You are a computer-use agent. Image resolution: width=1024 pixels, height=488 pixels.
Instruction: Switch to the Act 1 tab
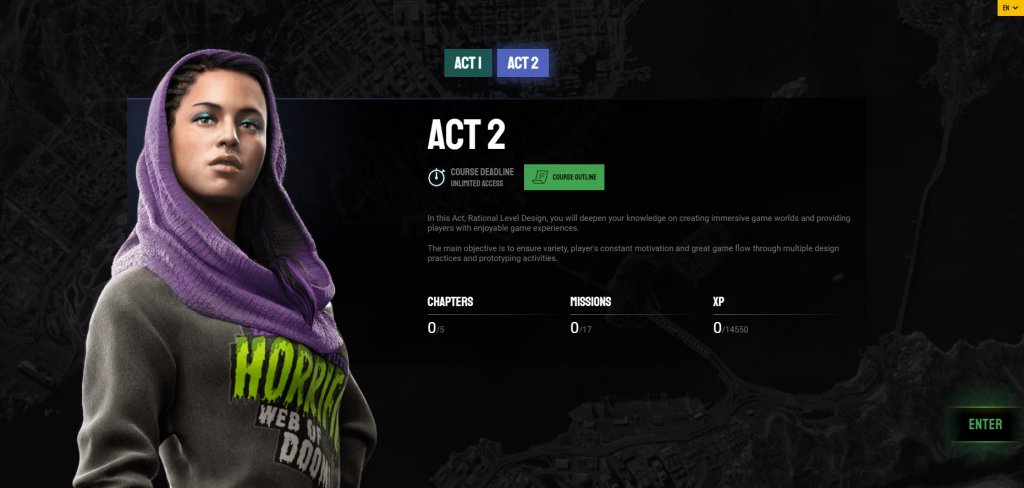click(468, 63)
